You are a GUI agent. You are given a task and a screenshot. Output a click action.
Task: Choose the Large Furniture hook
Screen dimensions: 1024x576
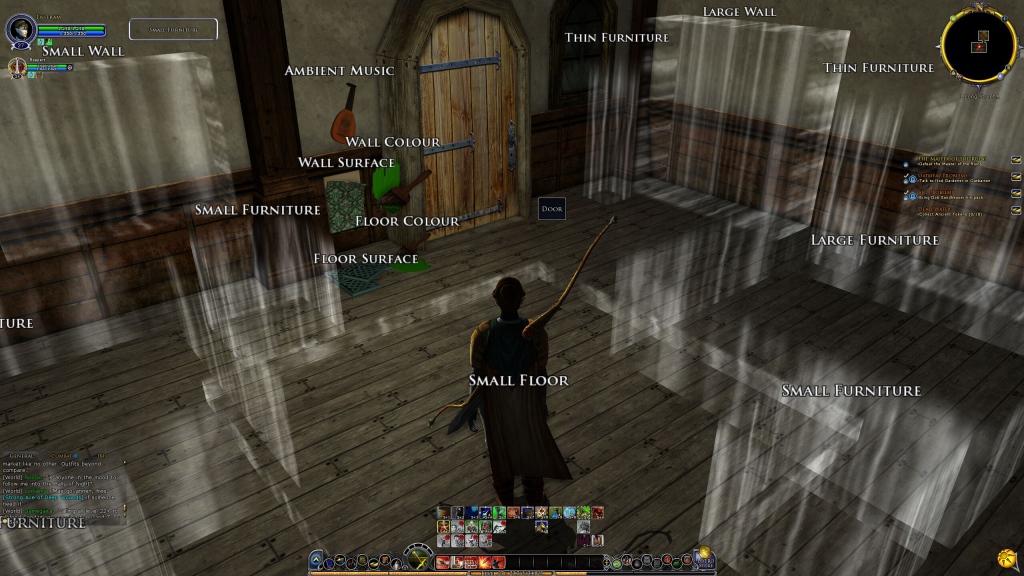[x=874, y=240]
